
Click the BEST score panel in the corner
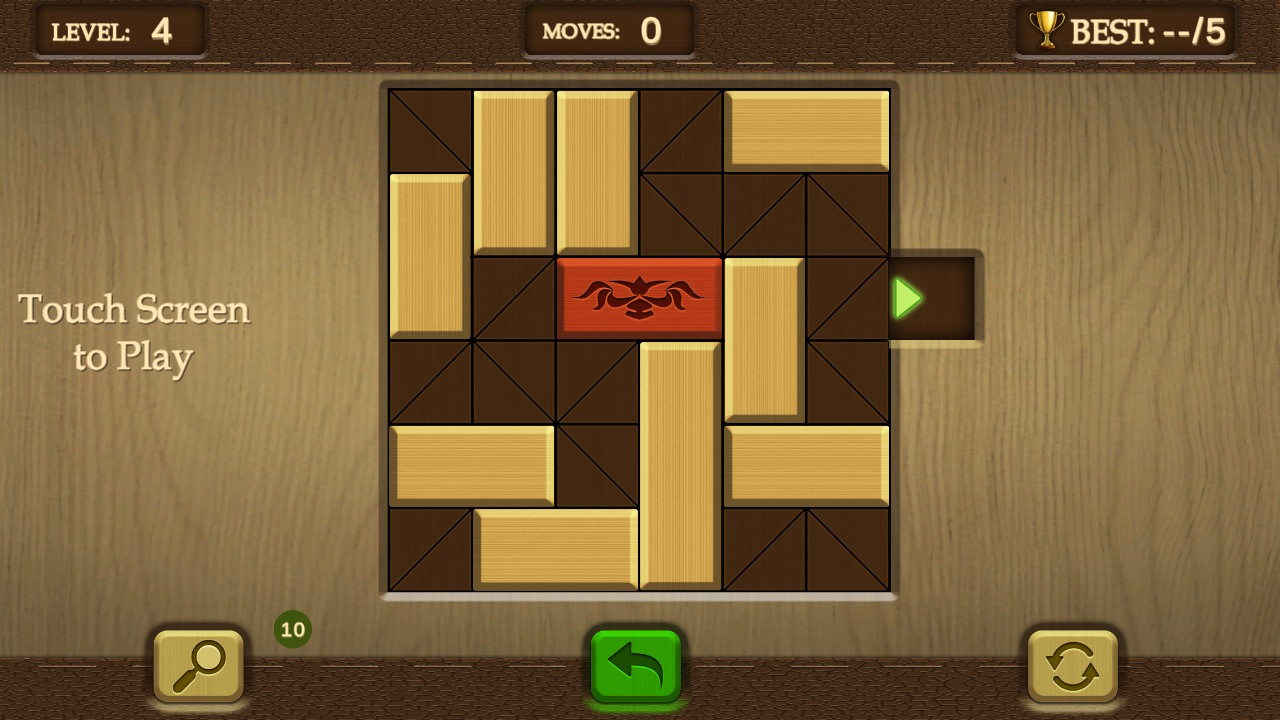[x=1125, y=30]
